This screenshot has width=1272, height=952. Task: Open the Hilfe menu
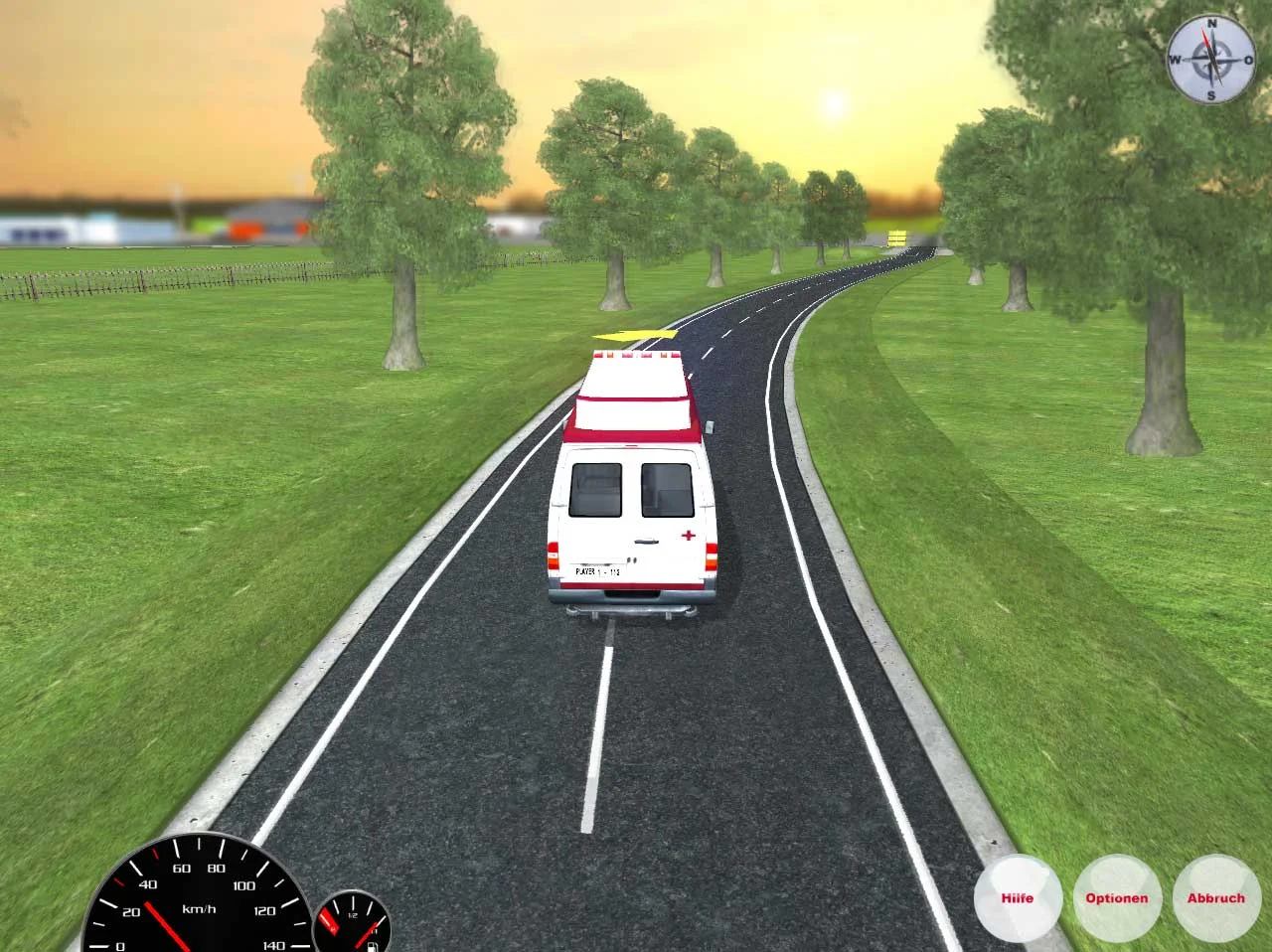pyautogui.click(x=1018, y=897)
